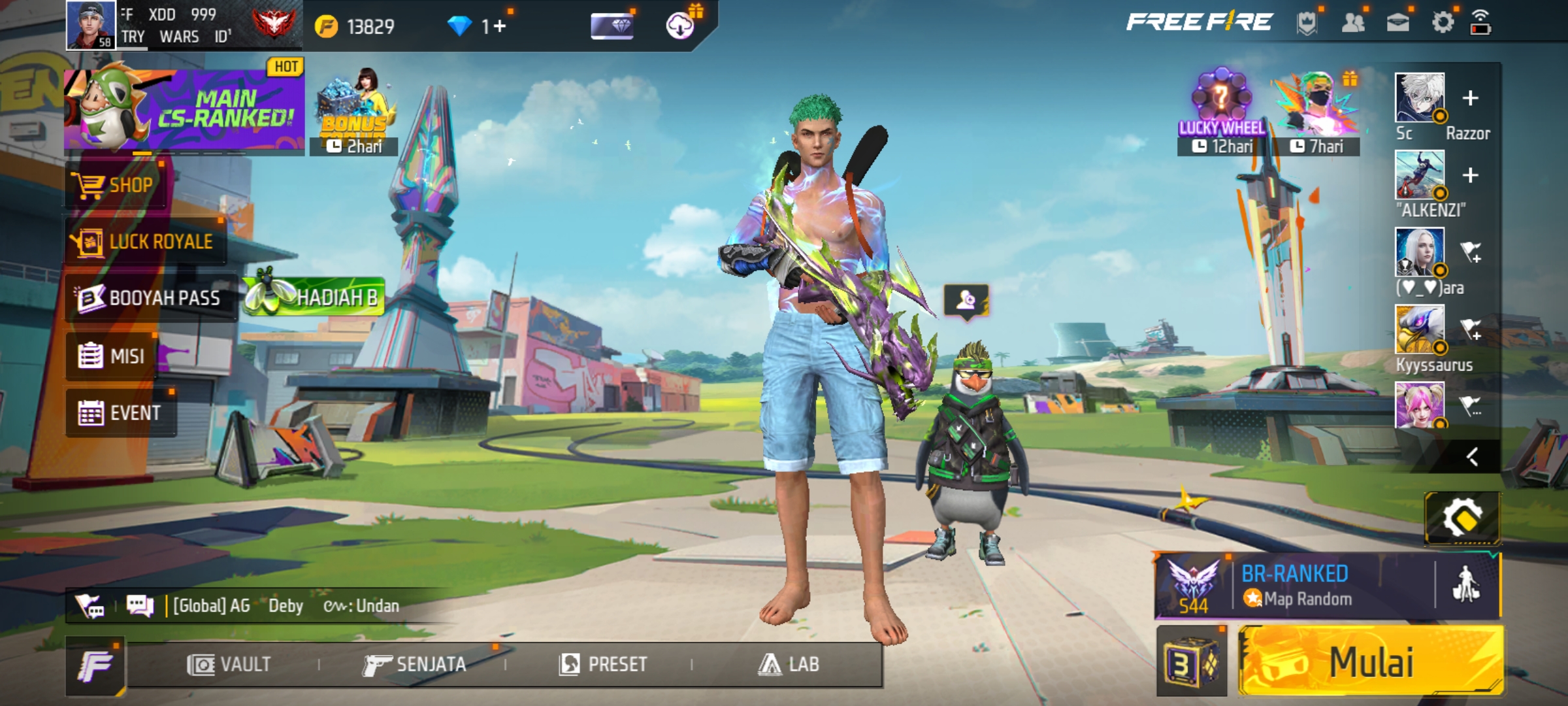
Task: Change the BR-RANKED game mode
Action: 1294,586
